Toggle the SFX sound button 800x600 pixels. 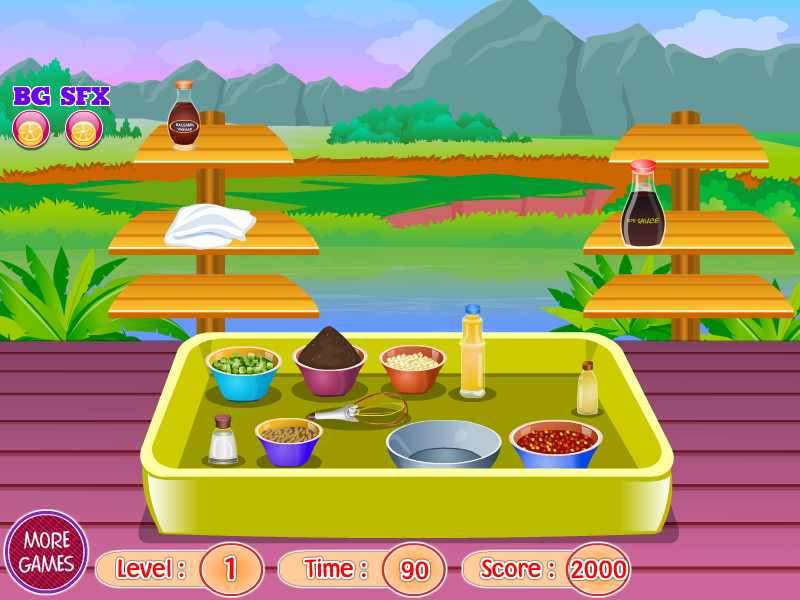click(84, 129)
